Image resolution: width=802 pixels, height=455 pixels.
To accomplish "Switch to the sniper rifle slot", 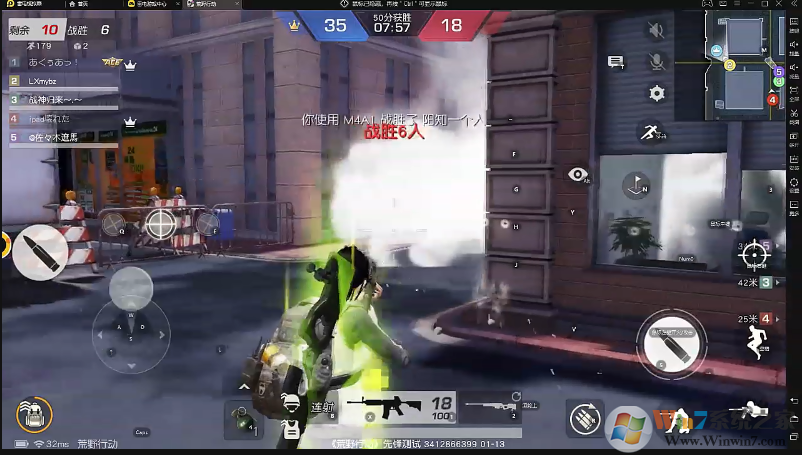I will click(x=490, y=405).
